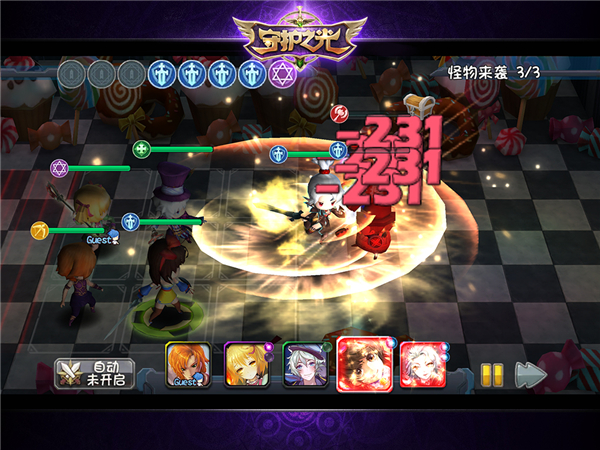
Task: Pause the battle
Action: pos(490,374)
